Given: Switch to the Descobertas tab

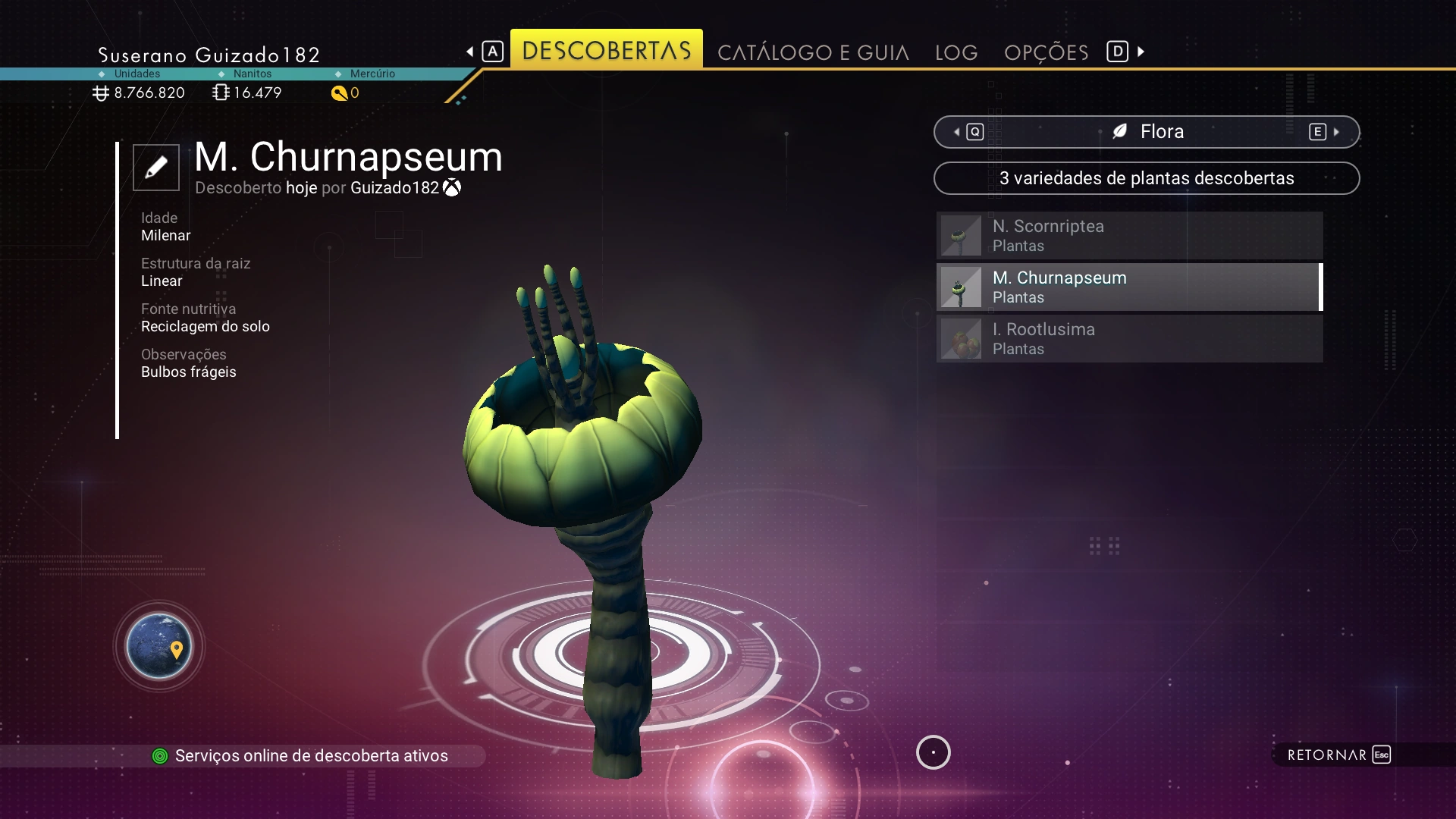Looking at the screenshot, I should (x=606, y=50).
